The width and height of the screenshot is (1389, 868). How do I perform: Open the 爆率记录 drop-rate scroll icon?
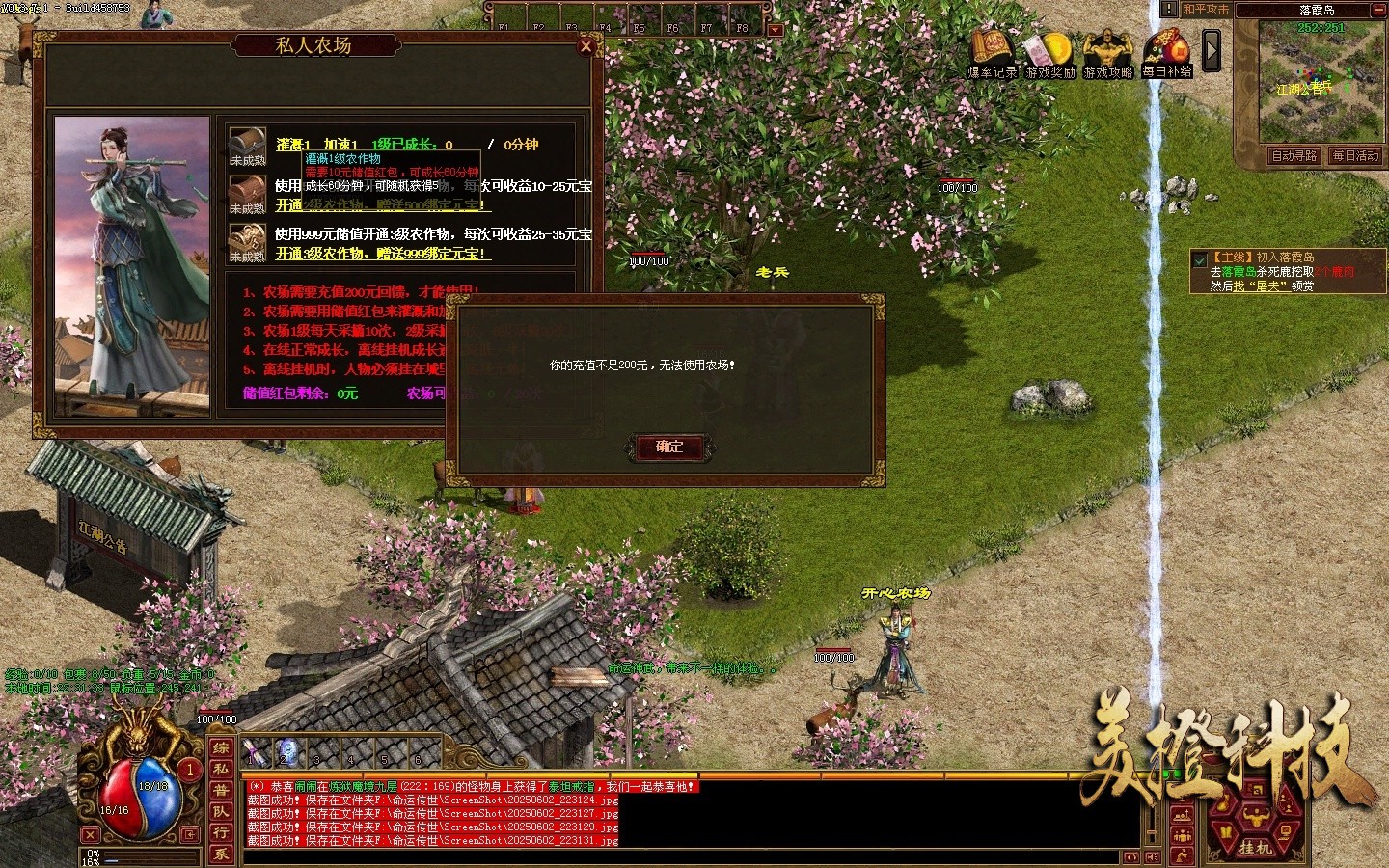992,53
